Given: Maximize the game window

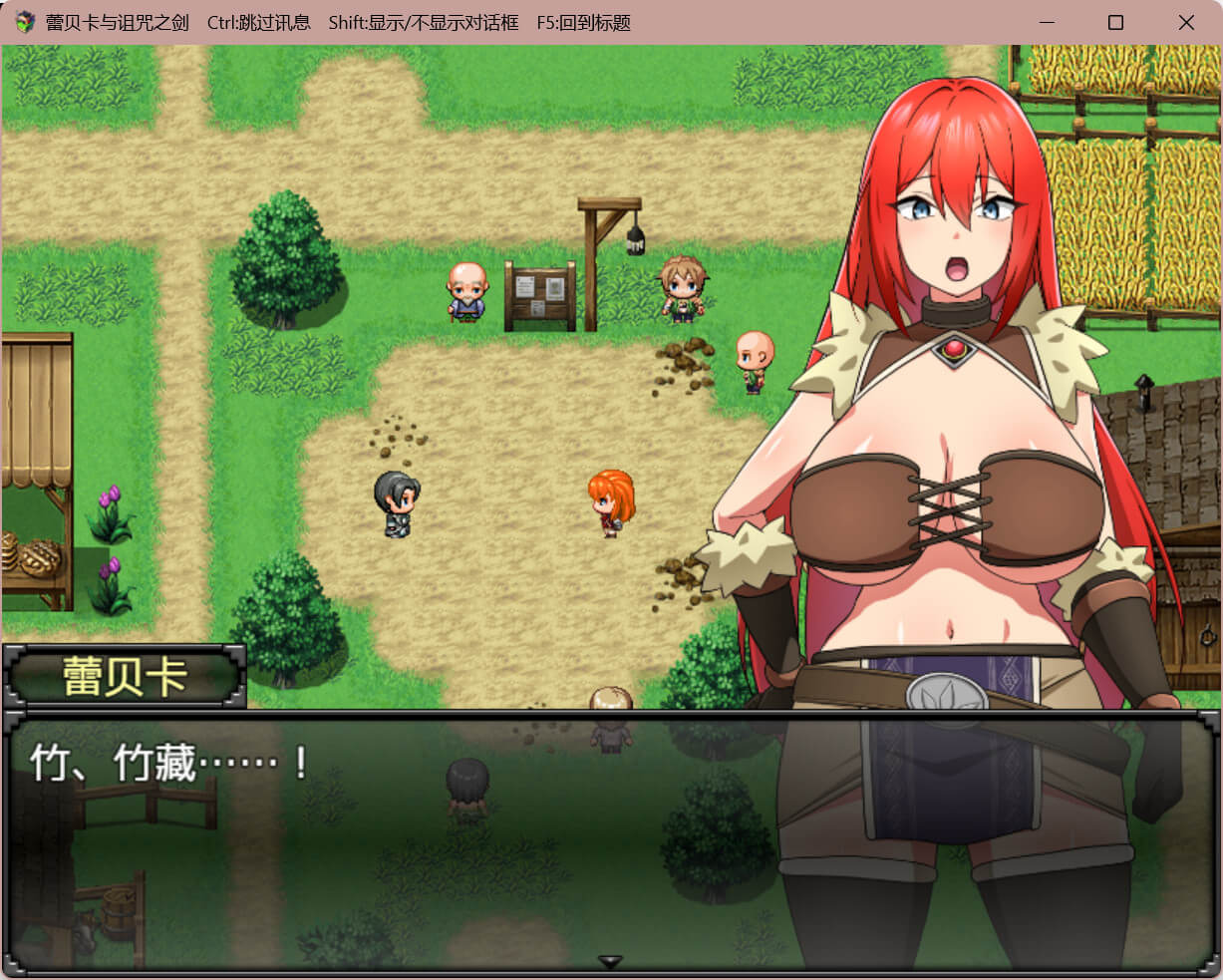Looking at the screenshot, I should pos(1115,22).
